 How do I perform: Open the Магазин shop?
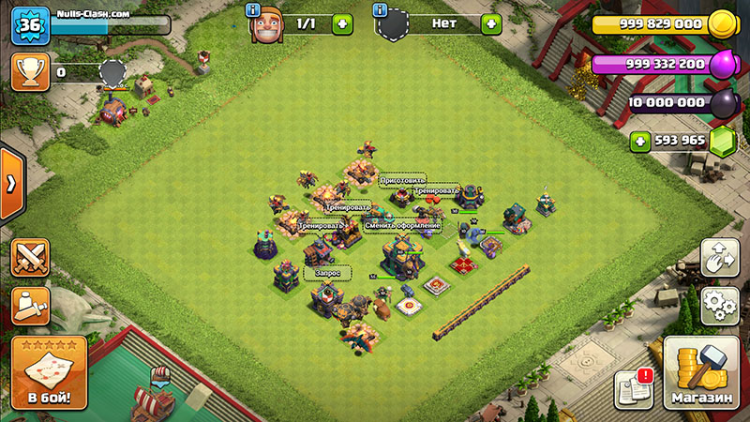701,373
